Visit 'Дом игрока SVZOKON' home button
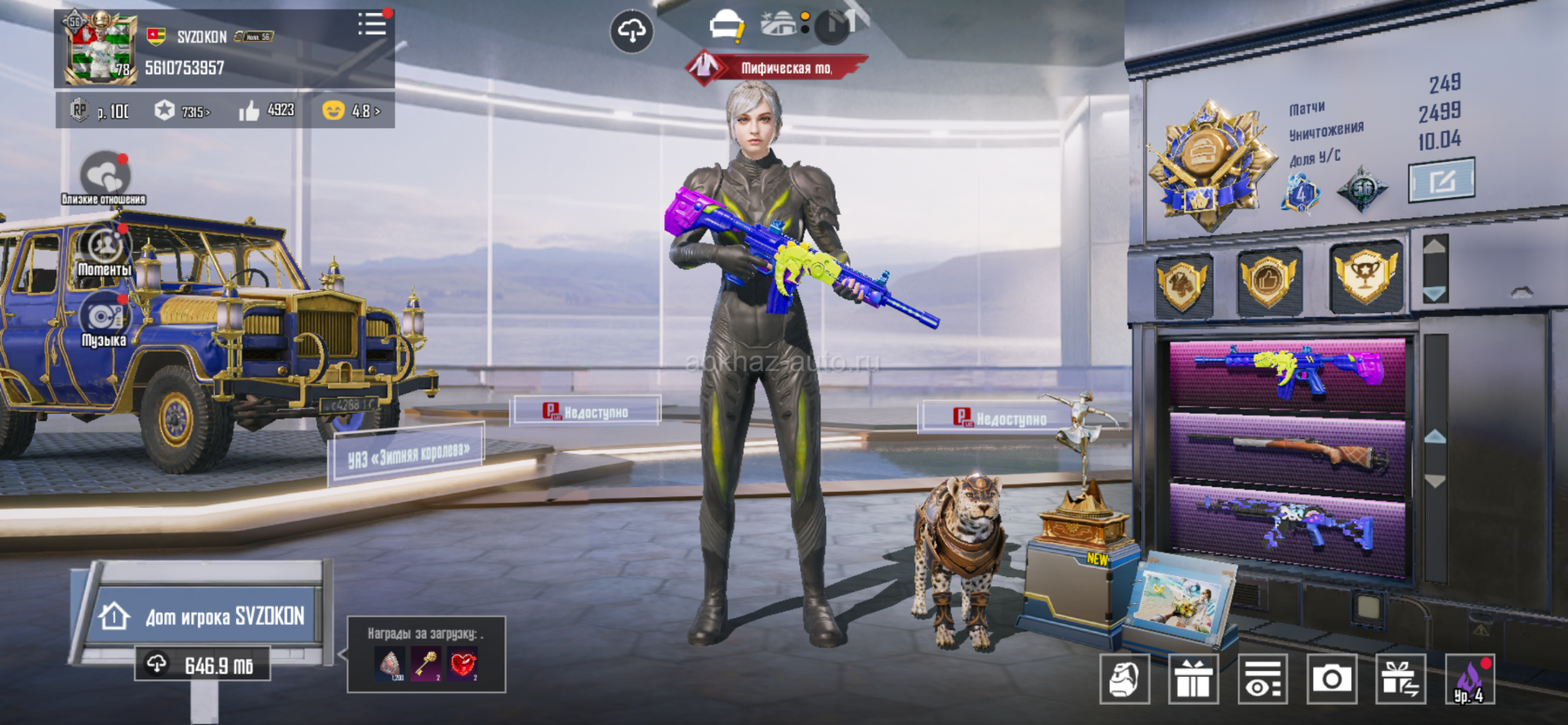The image size is (1568, 725). click(x=203, y=615)
